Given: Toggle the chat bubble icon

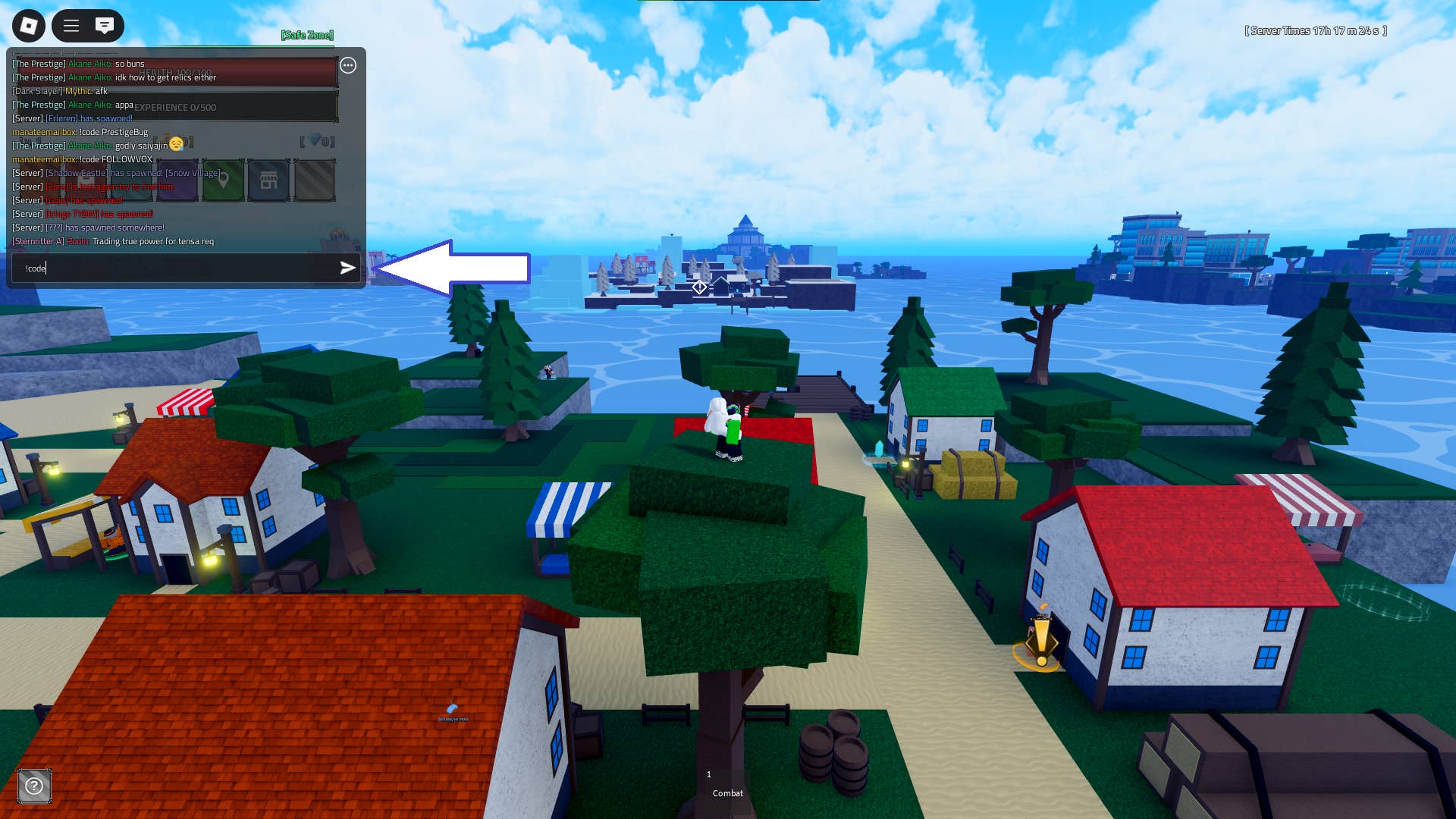Looking at the screenshot, I should [x=104, y=25].
